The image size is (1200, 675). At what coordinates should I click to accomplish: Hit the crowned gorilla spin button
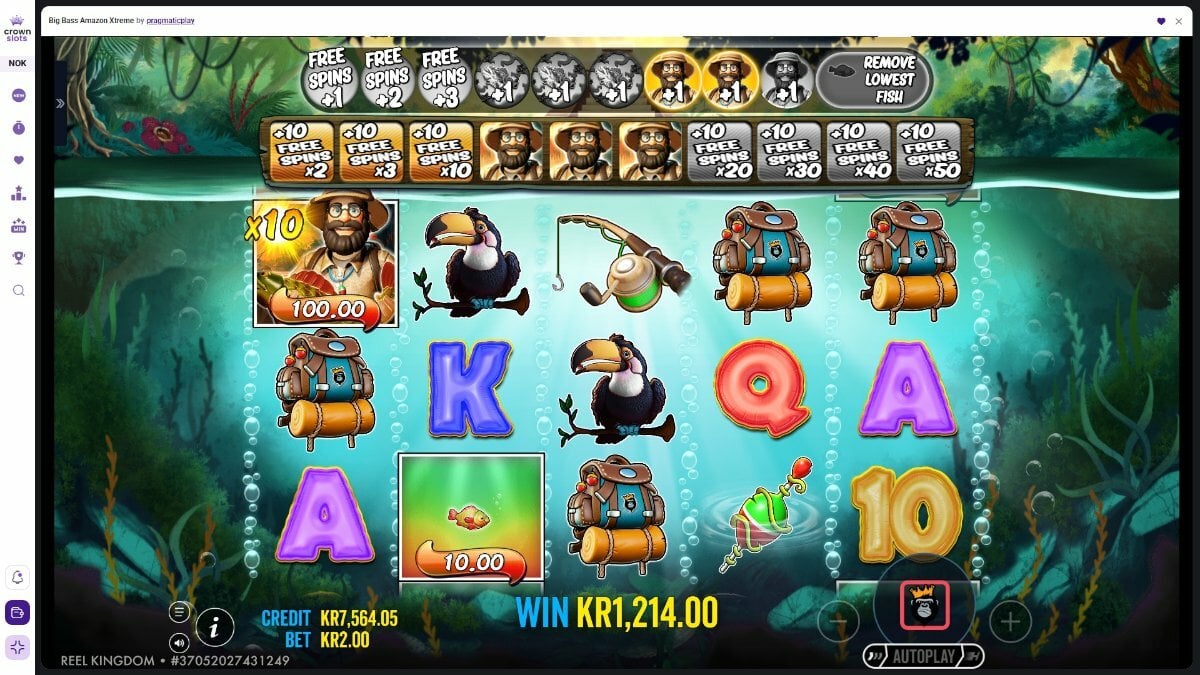pos(924,605)
